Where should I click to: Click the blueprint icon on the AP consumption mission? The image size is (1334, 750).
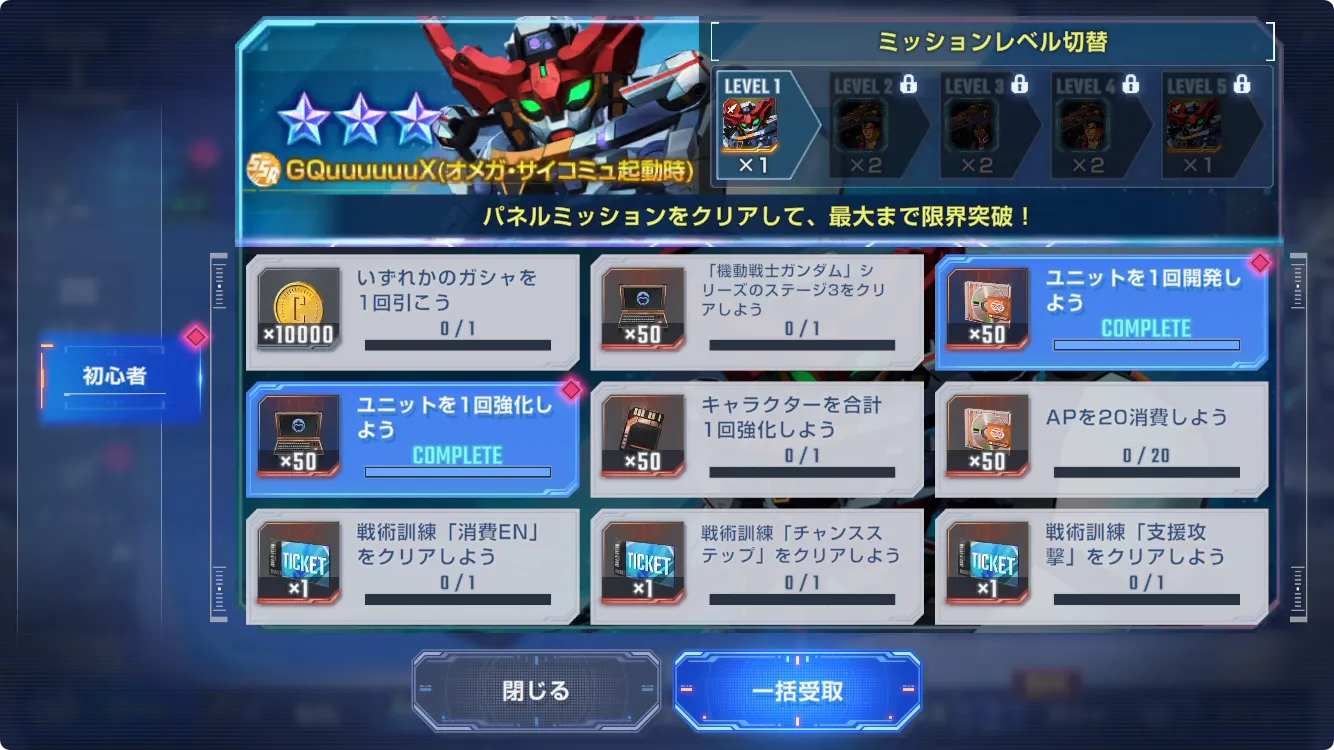(x=988, y=437)
